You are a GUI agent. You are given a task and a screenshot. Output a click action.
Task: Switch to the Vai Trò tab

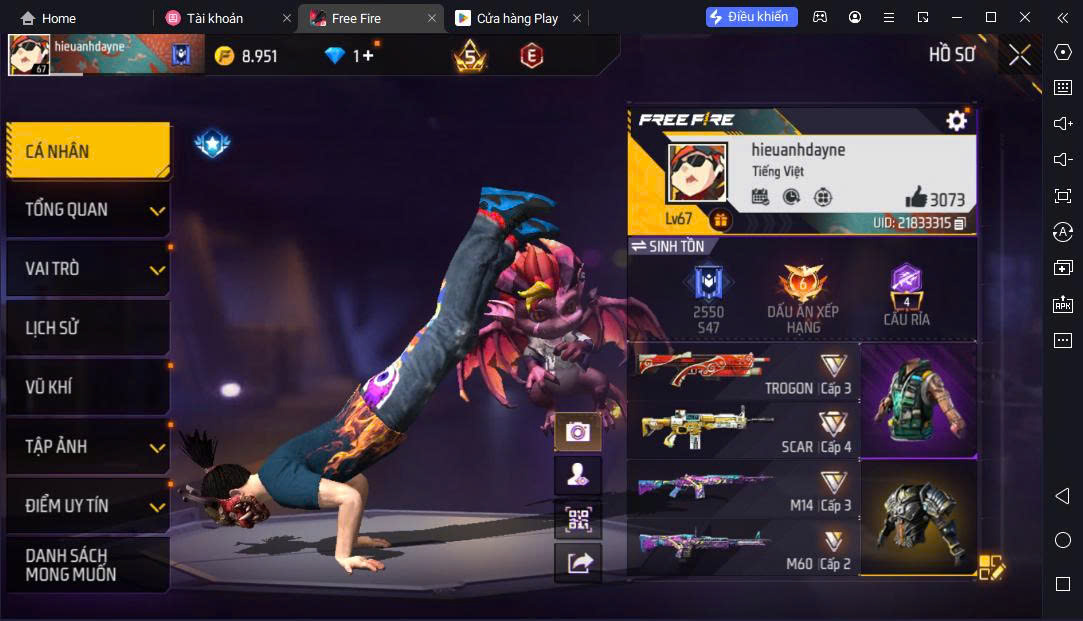[x=88, y=269]
